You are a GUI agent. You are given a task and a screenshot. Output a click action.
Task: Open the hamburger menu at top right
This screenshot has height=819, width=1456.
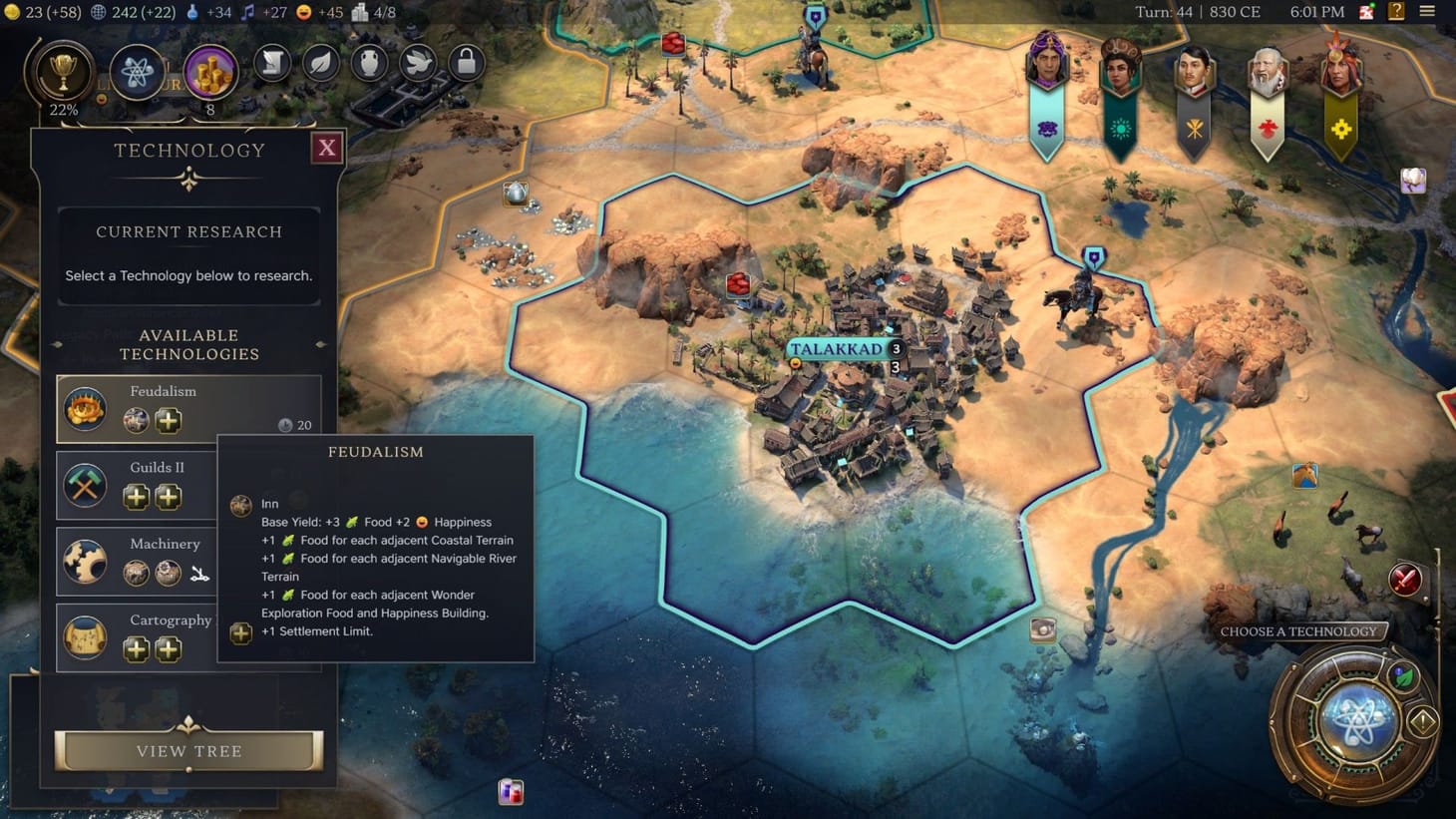click(1428, 12)
